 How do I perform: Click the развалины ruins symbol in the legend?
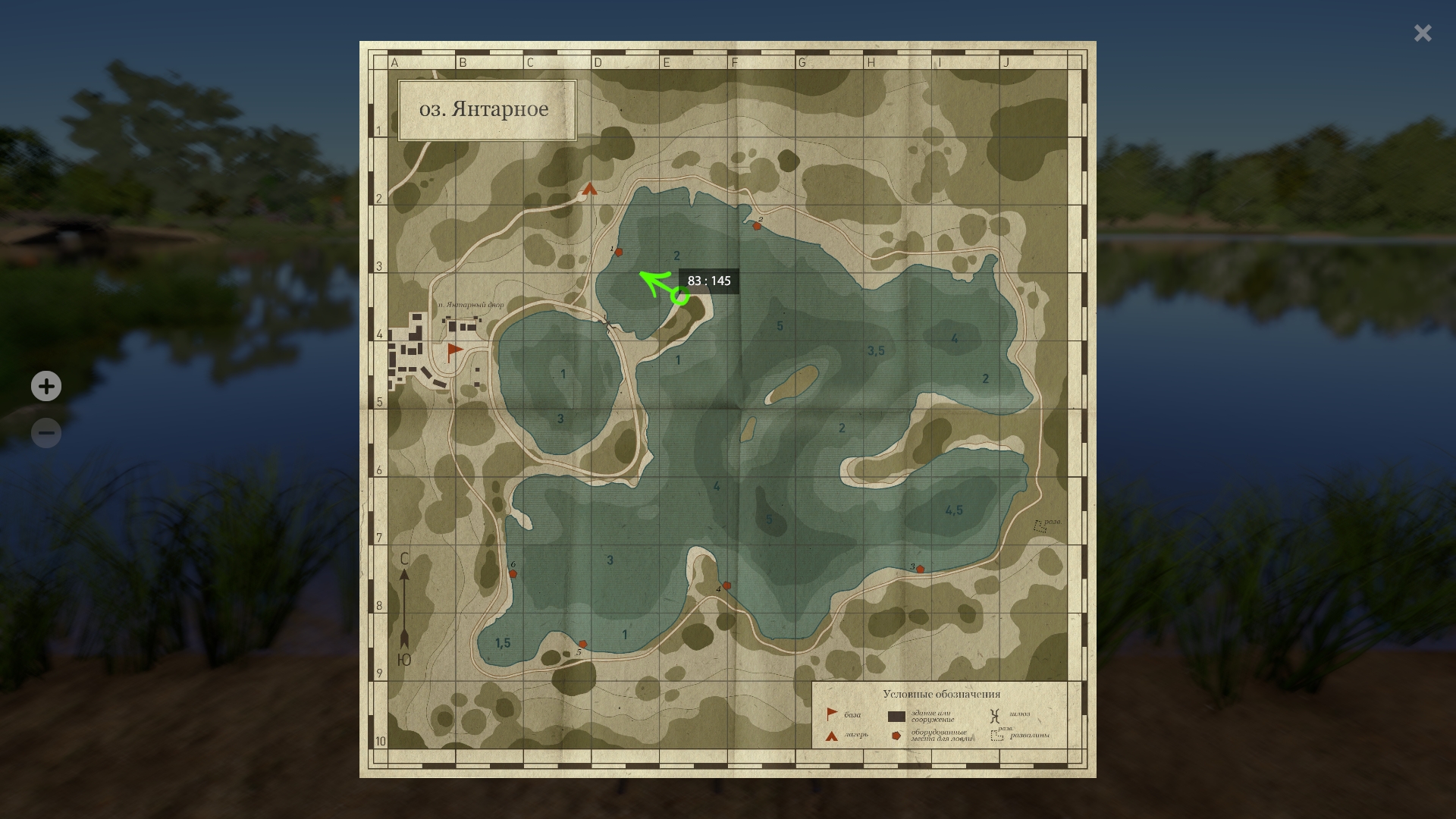[x=997, y=736]
